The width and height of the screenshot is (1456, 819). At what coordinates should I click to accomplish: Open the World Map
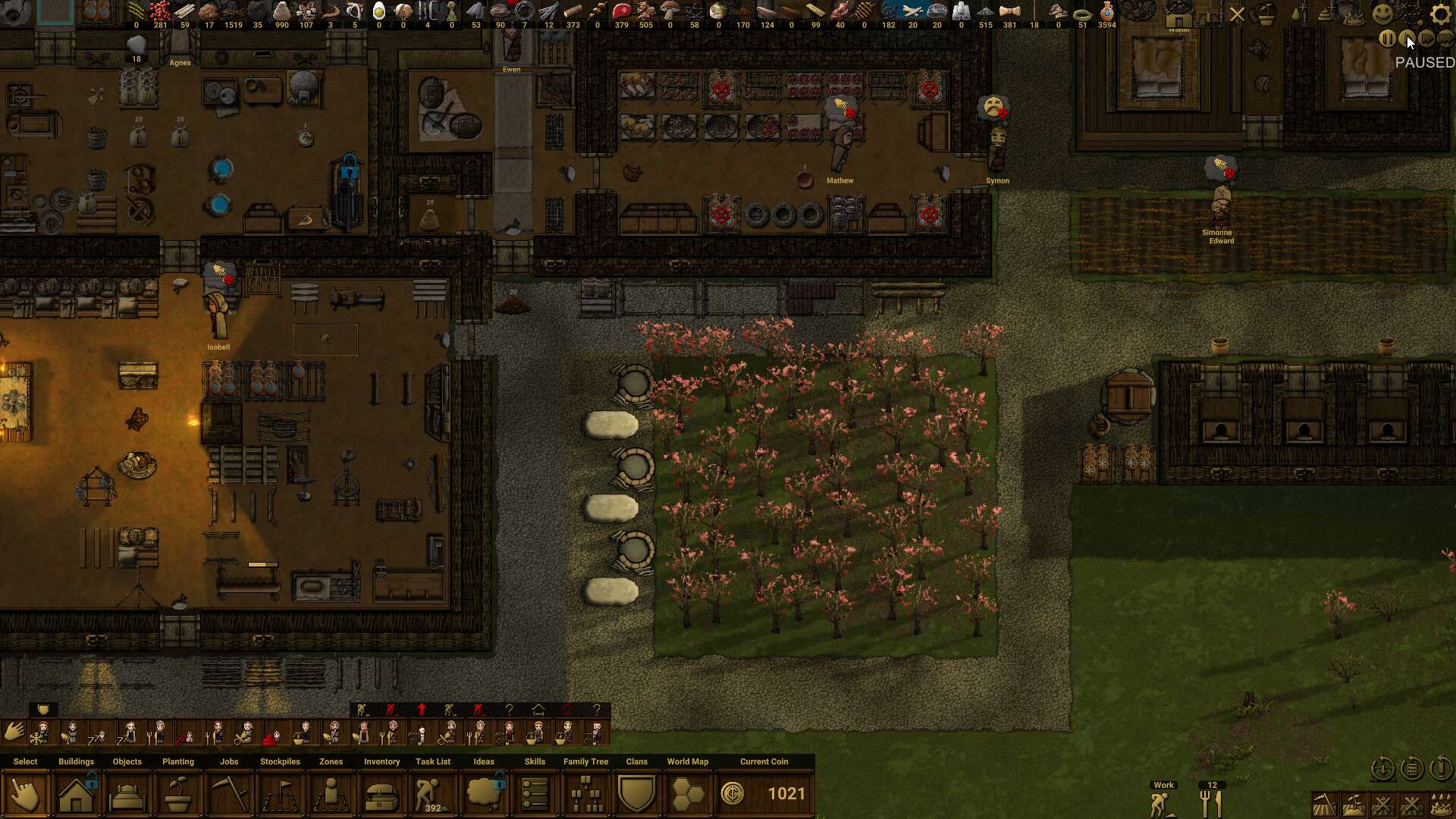(688, 794)
